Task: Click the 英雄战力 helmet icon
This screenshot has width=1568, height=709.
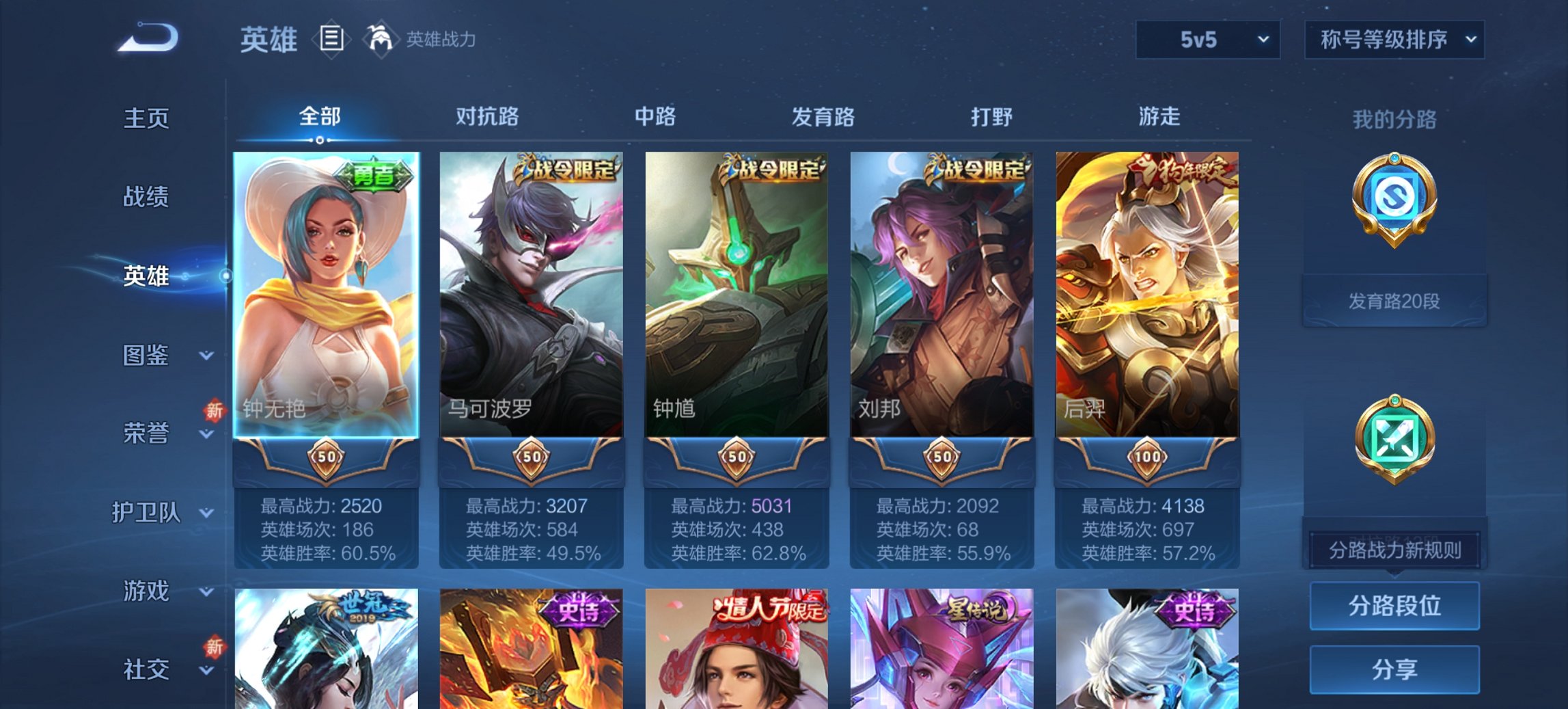Action: (381, 38)
